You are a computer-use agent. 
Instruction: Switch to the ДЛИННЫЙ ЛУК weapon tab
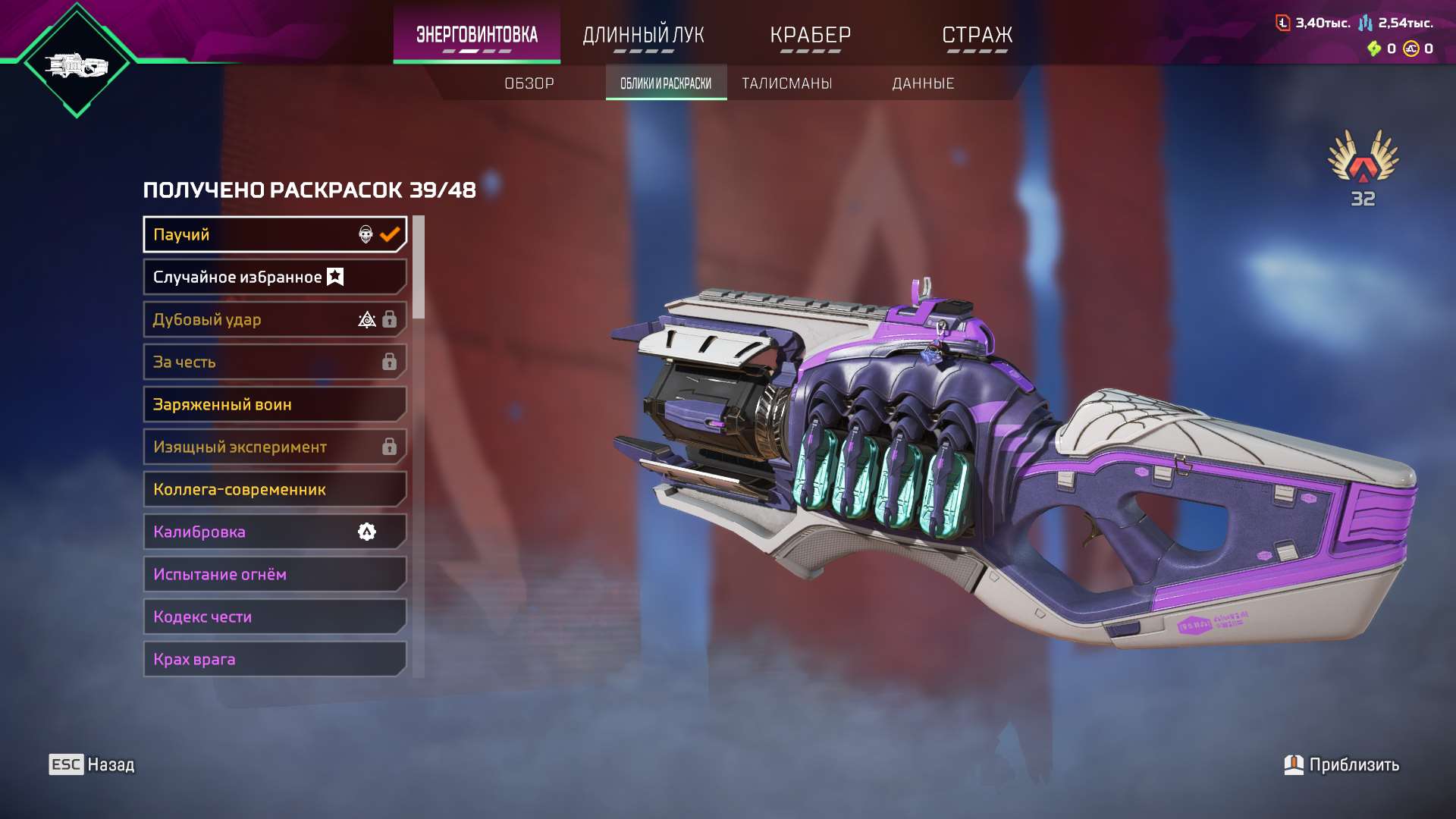[x=643, y=35]
